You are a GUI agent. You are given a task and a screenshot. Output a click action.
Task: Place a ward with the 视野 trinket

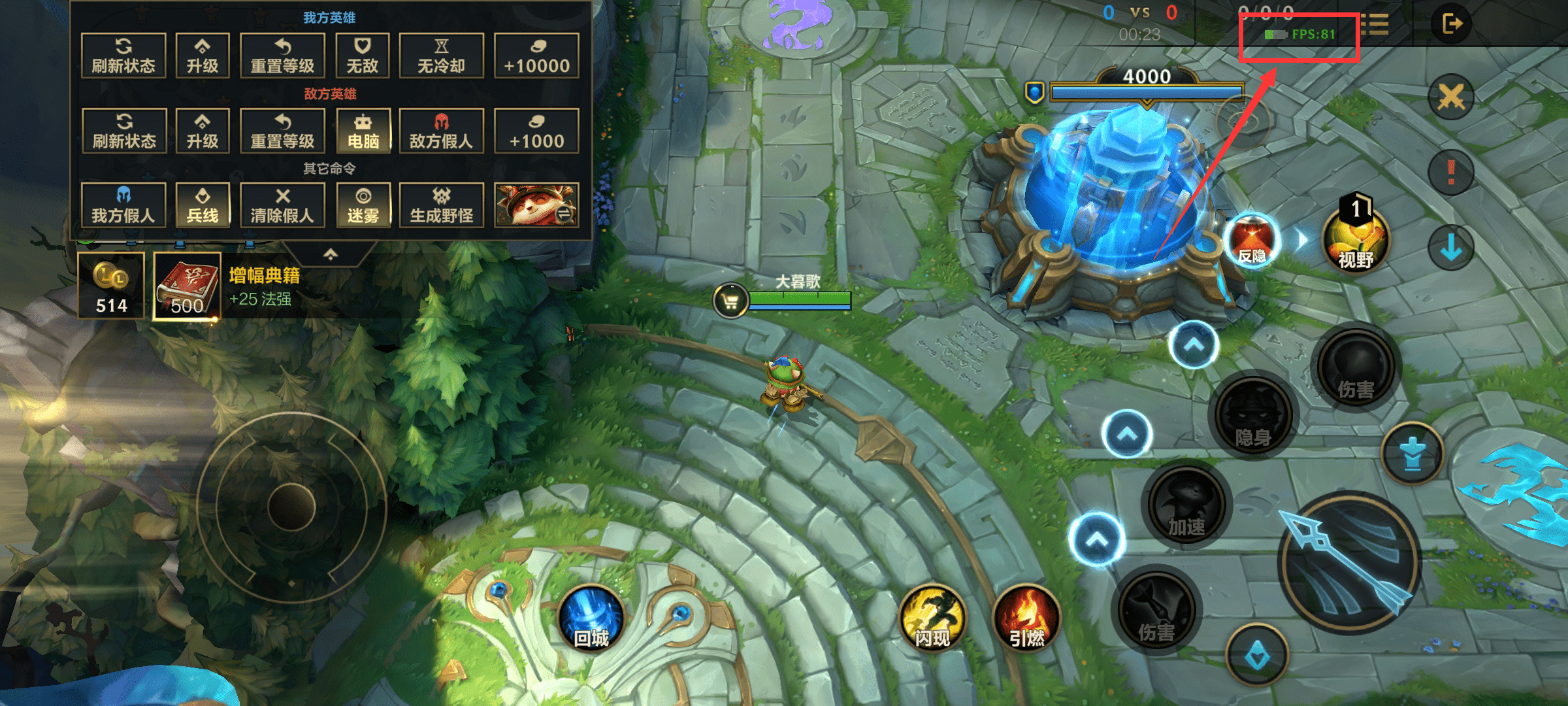(1356, 239)
